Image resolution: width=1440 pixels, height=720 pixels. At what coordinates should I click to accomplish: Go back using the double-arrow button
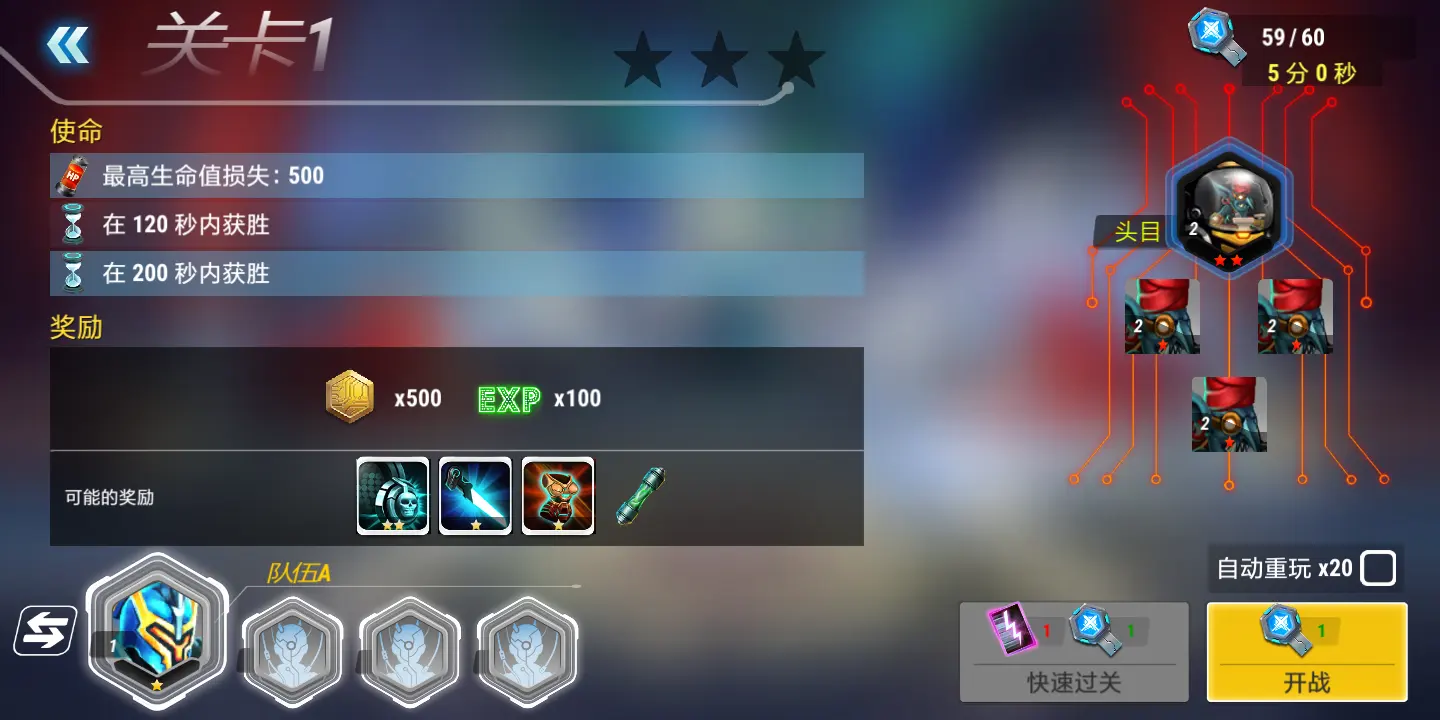(x=68, y=45)
